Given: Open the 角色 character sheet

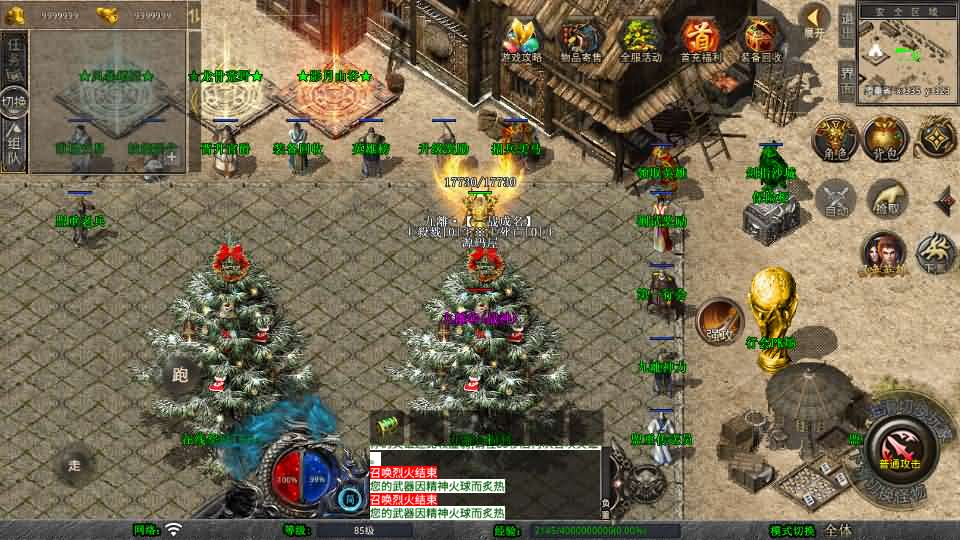Looking at the screenshot, I should click(x=832, y=139).
